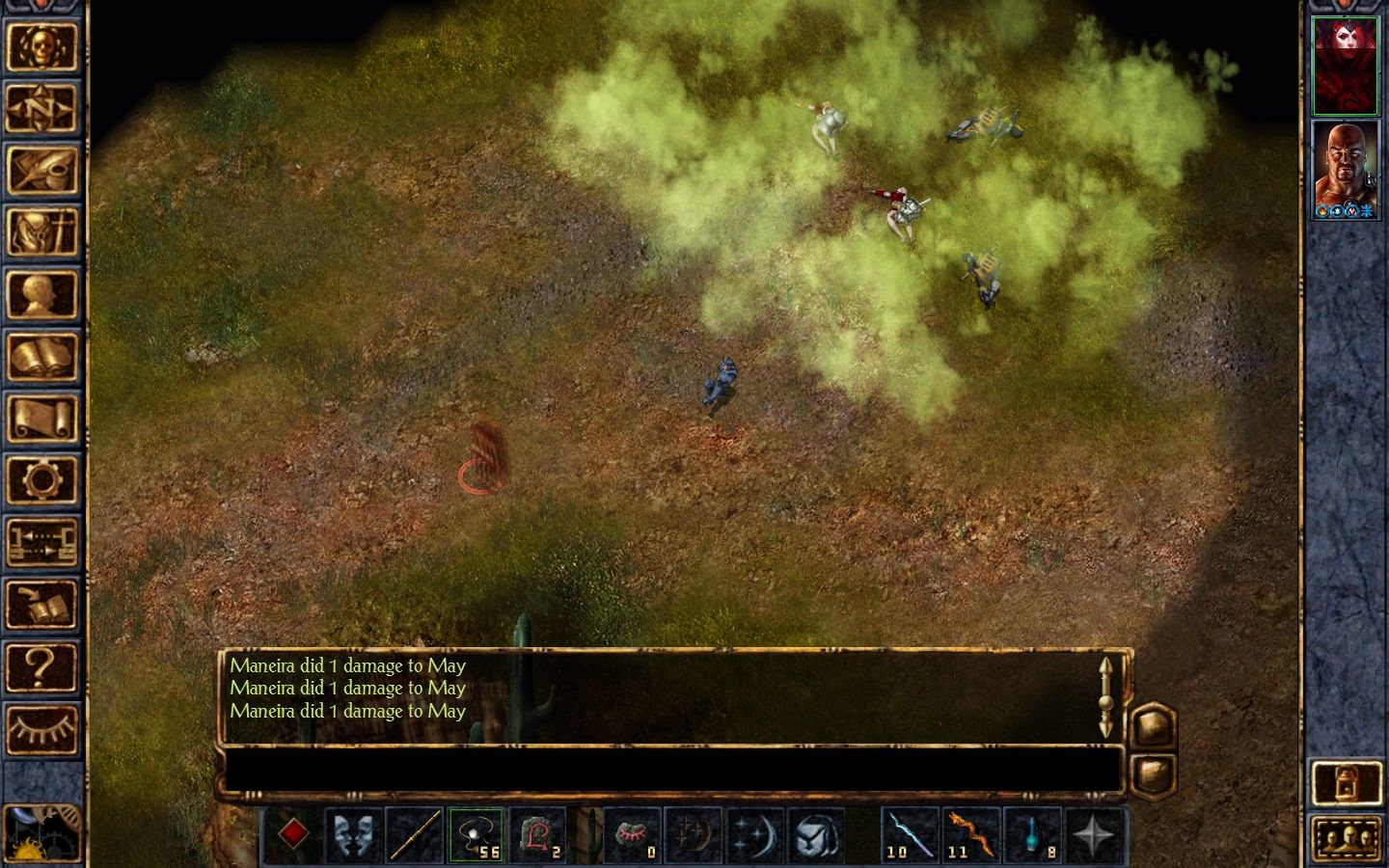Open the options gear menu
Image resolution: width=1389 pixels, height=868 pixels.
pos(41,479)
